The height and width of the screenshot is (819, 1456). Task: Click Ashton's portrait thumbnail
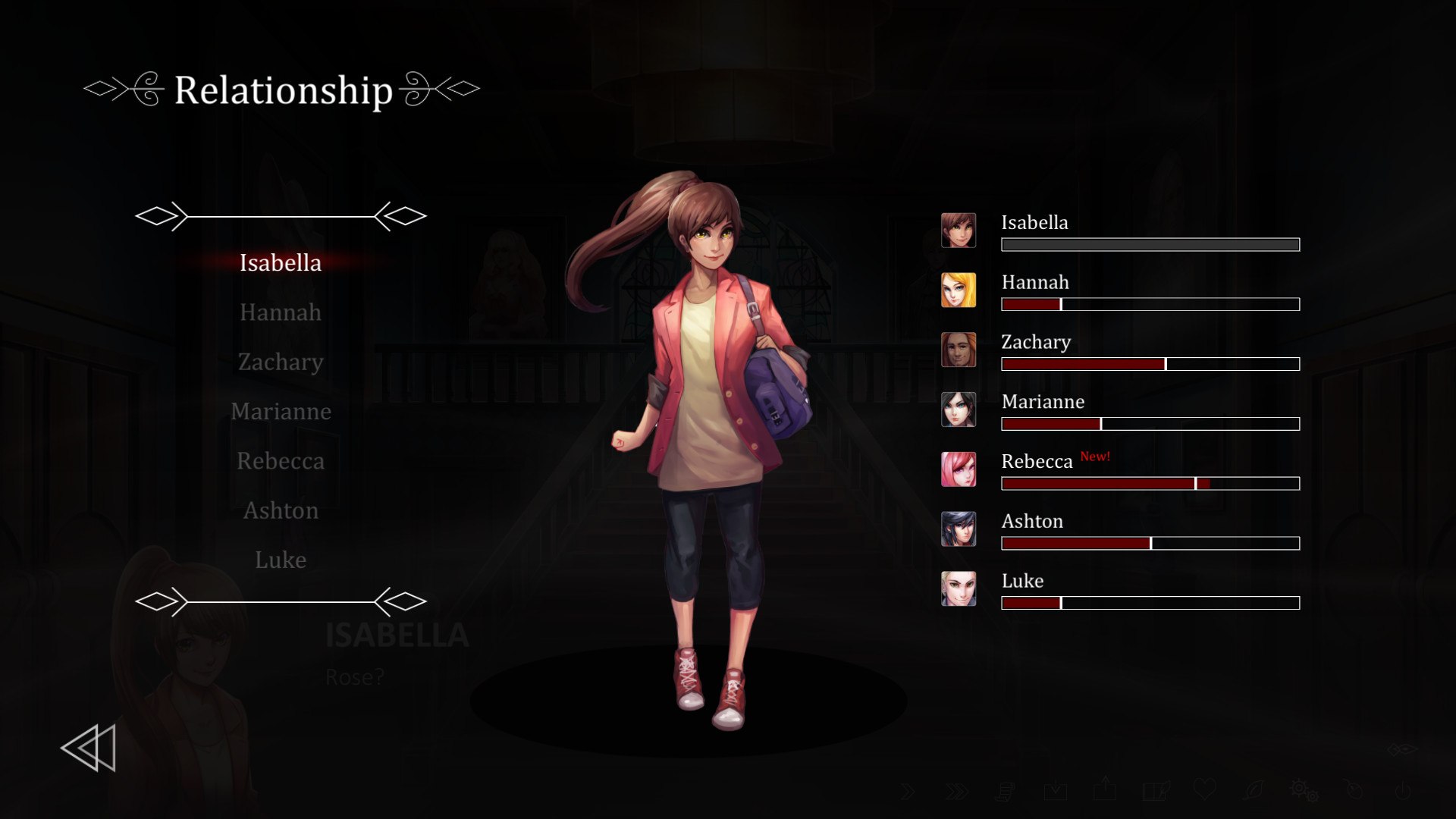959,529
